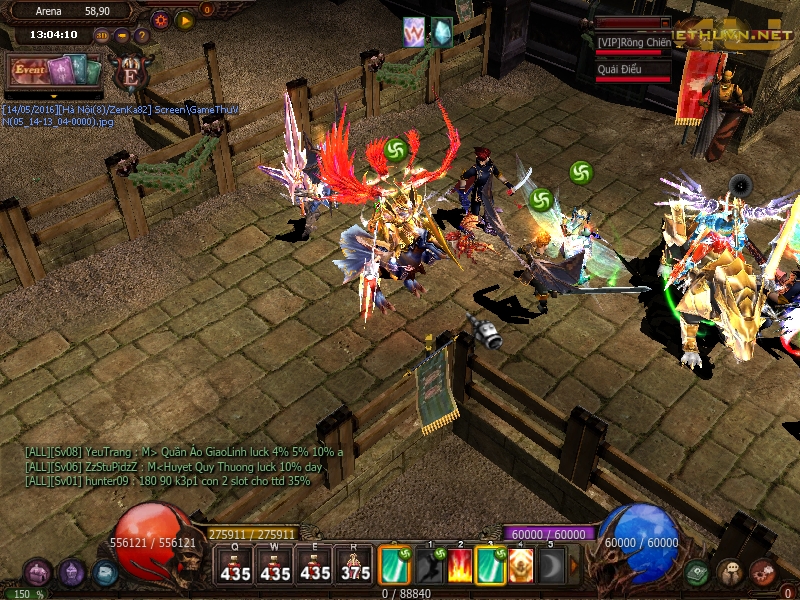
Task: Activate the dark figure skill in slot 1
Action: pyautogui.click(x=430, y=566)
